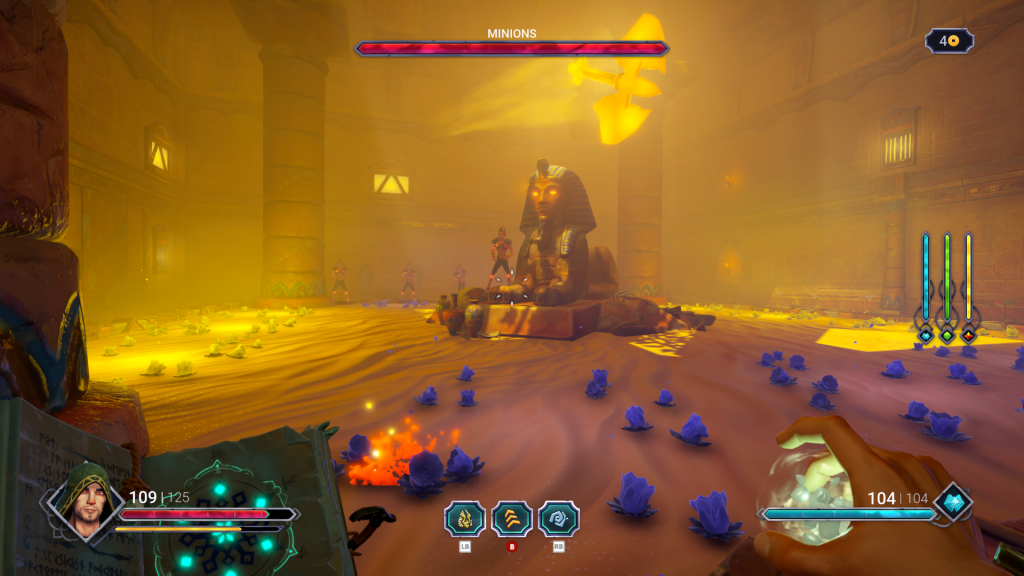Select the red-orange gem element icon
Viewport: 1024px width, 576px height.
tap(968, 335)
